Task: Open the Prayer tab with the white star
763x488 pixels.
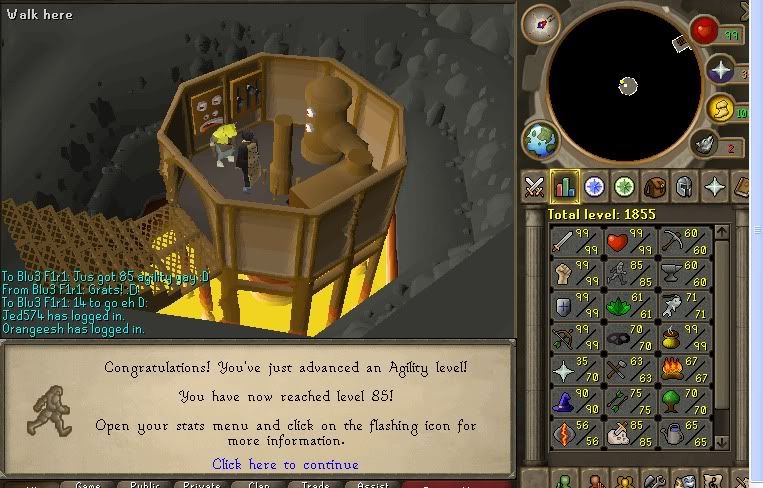Action: coord(715,186)
